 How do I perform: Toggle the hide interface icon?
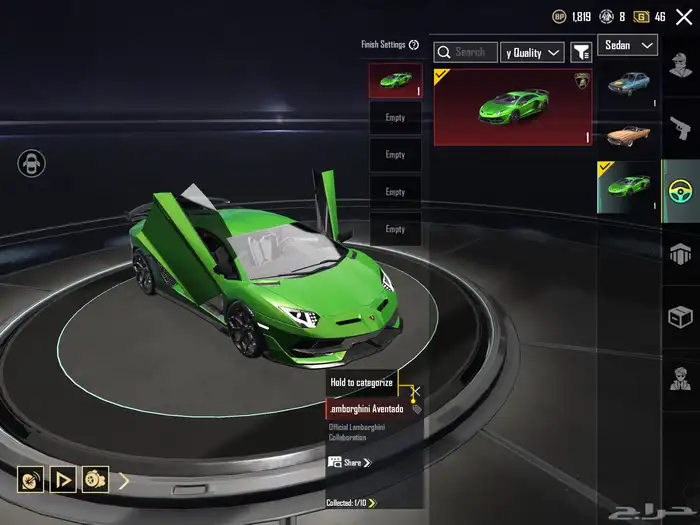[32, 164]
